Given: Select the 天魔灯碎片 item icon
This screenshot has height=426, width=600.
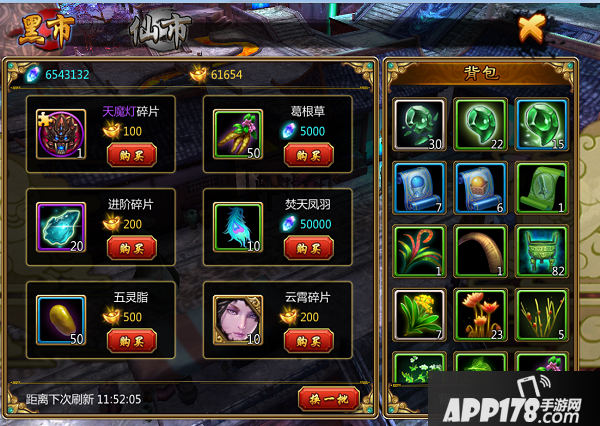Looking at the screenshot, I should pos(60,134).
